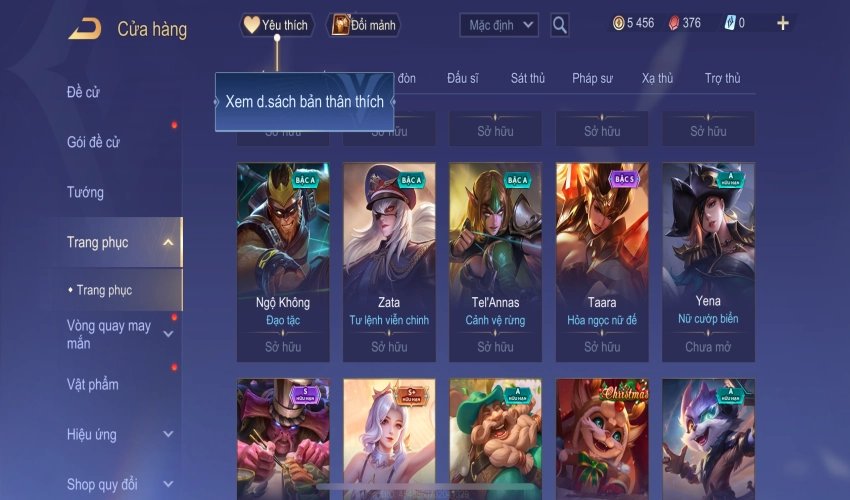Switch to the Đấu sĩ filter tab

point(464,78)
